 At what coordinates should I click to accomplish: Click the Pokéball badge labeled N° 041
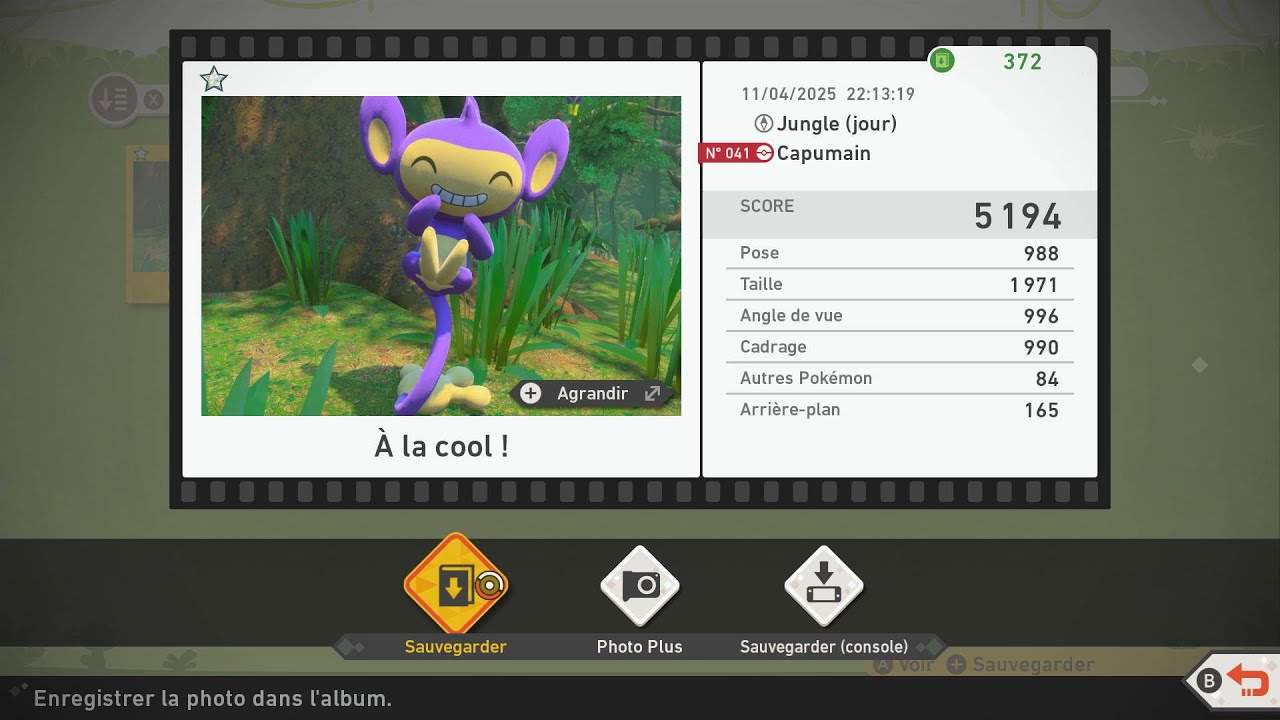[735, 153]
